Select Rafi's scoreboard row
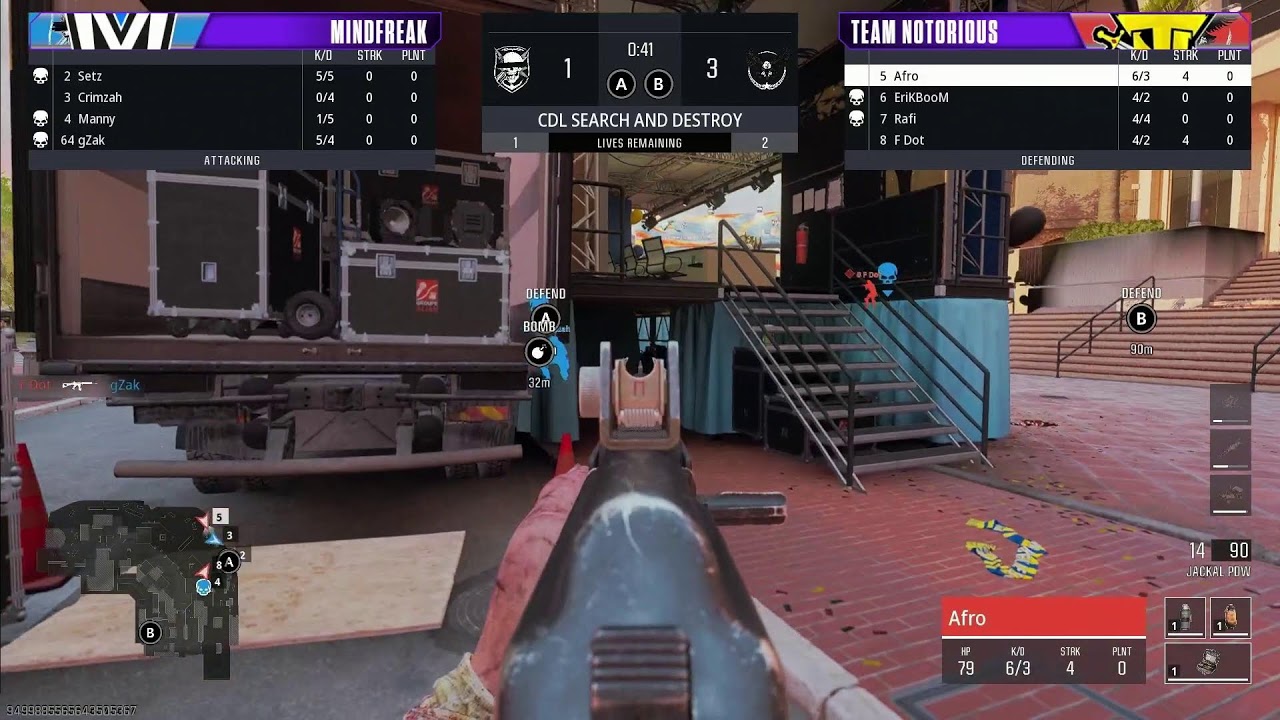Screen dimensions: 1280x720 tap(904, 119)
